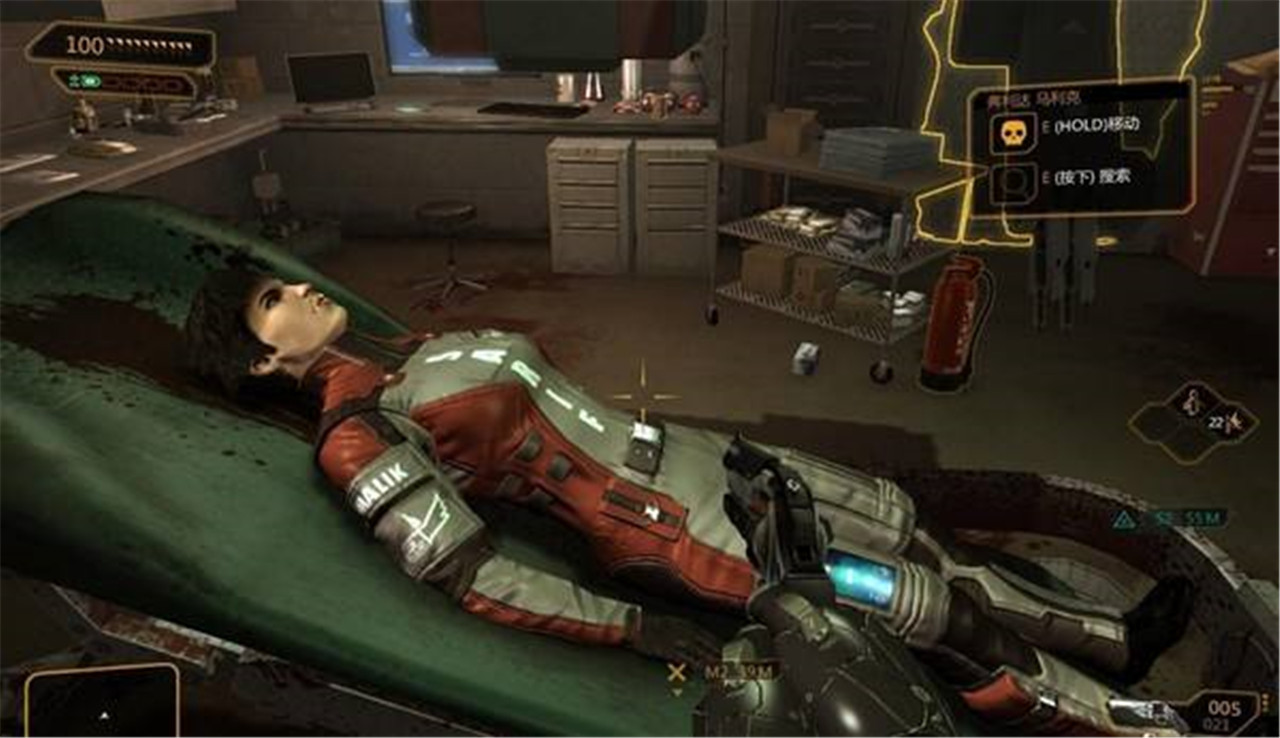This screenshot has width=1280, height=738.
Task: Click the teal triangle objective marker
Action: coord(1126,519)
